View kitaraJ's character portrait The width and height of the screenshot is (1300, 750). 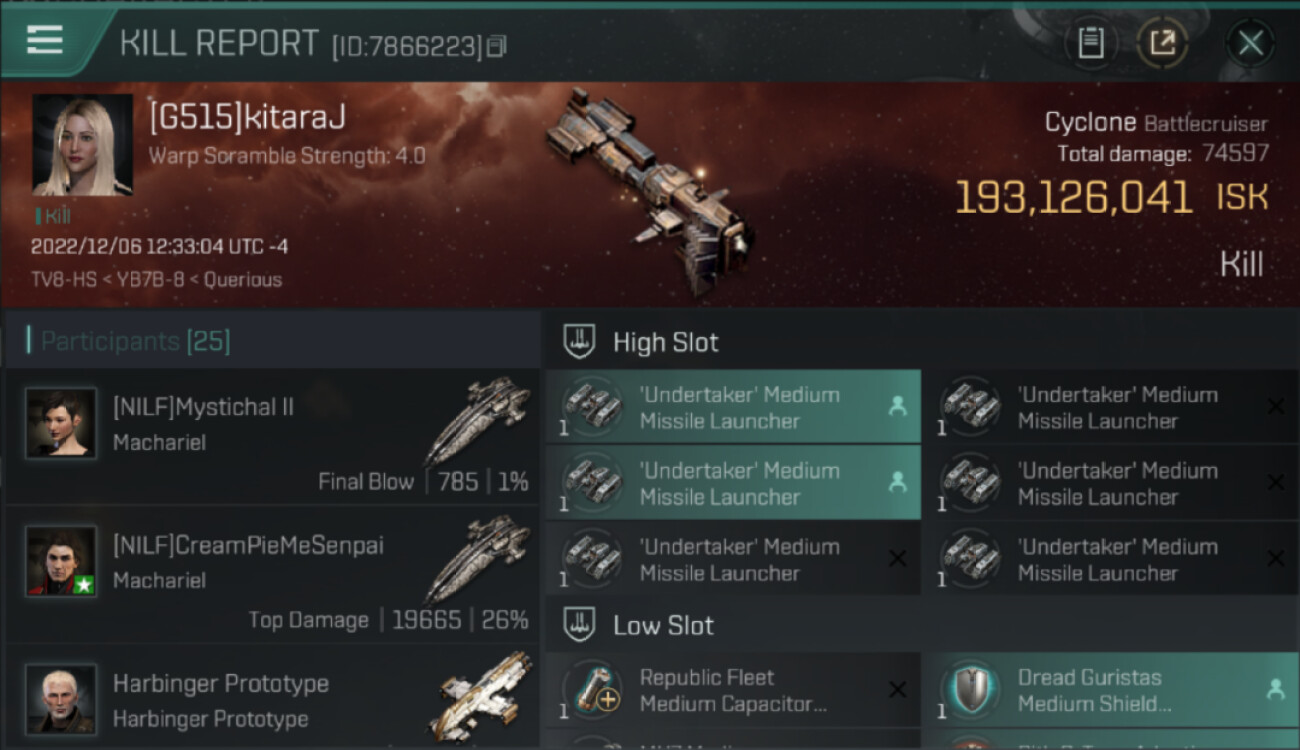click(x=82, y=145)
